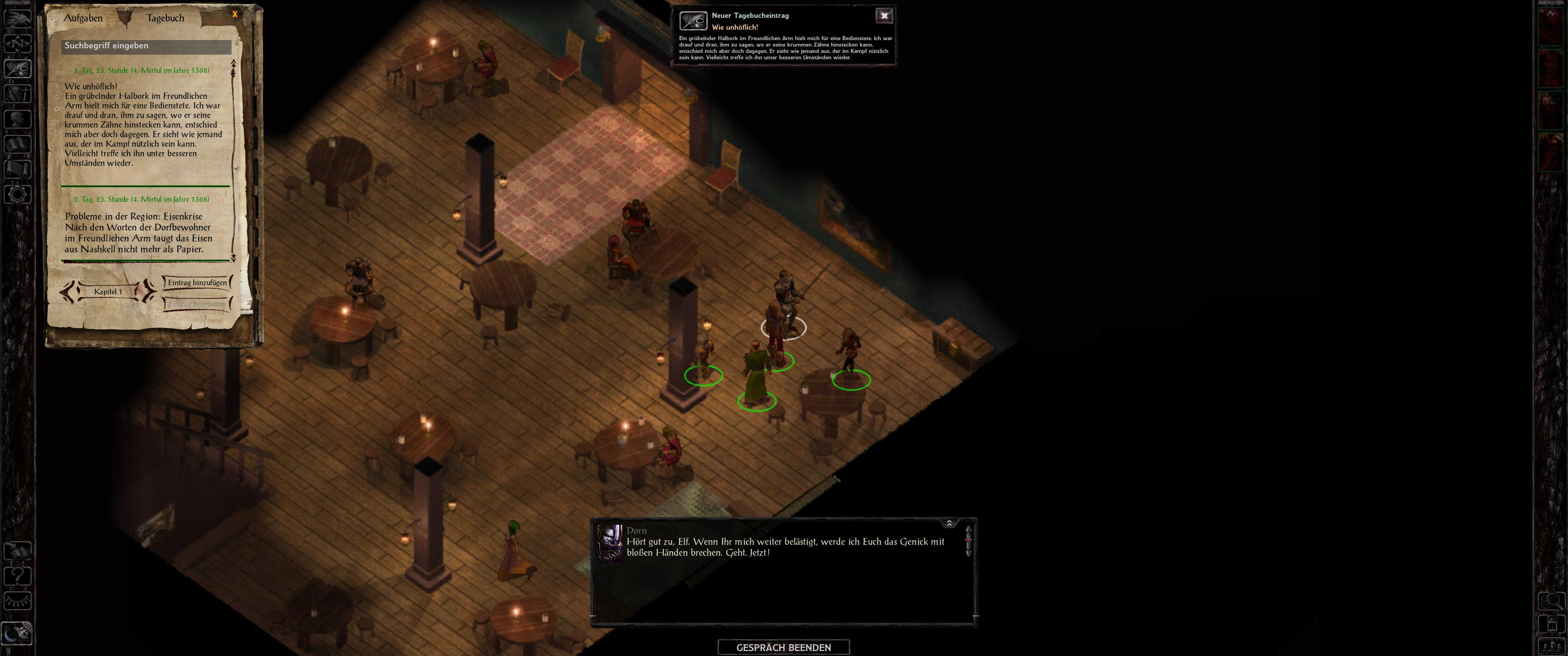Open the area map with the compass icon
1568x656 pixels.
(x=18, y=43)
